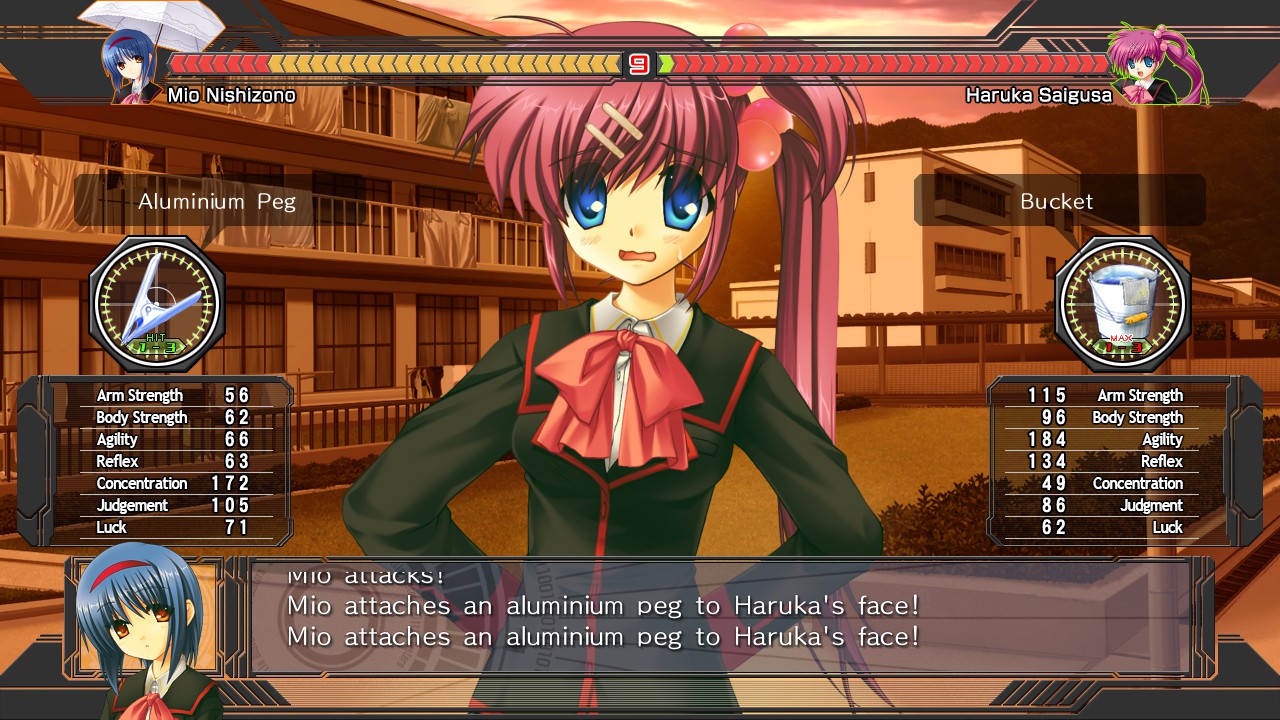Click the Bucket name label
The width and height of the screenshot is (1280, 720).
pos(1057,201)
